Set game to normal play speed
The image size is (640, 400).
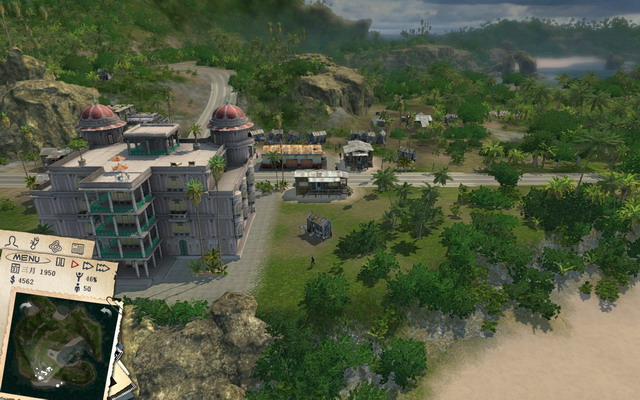point(74,263)
